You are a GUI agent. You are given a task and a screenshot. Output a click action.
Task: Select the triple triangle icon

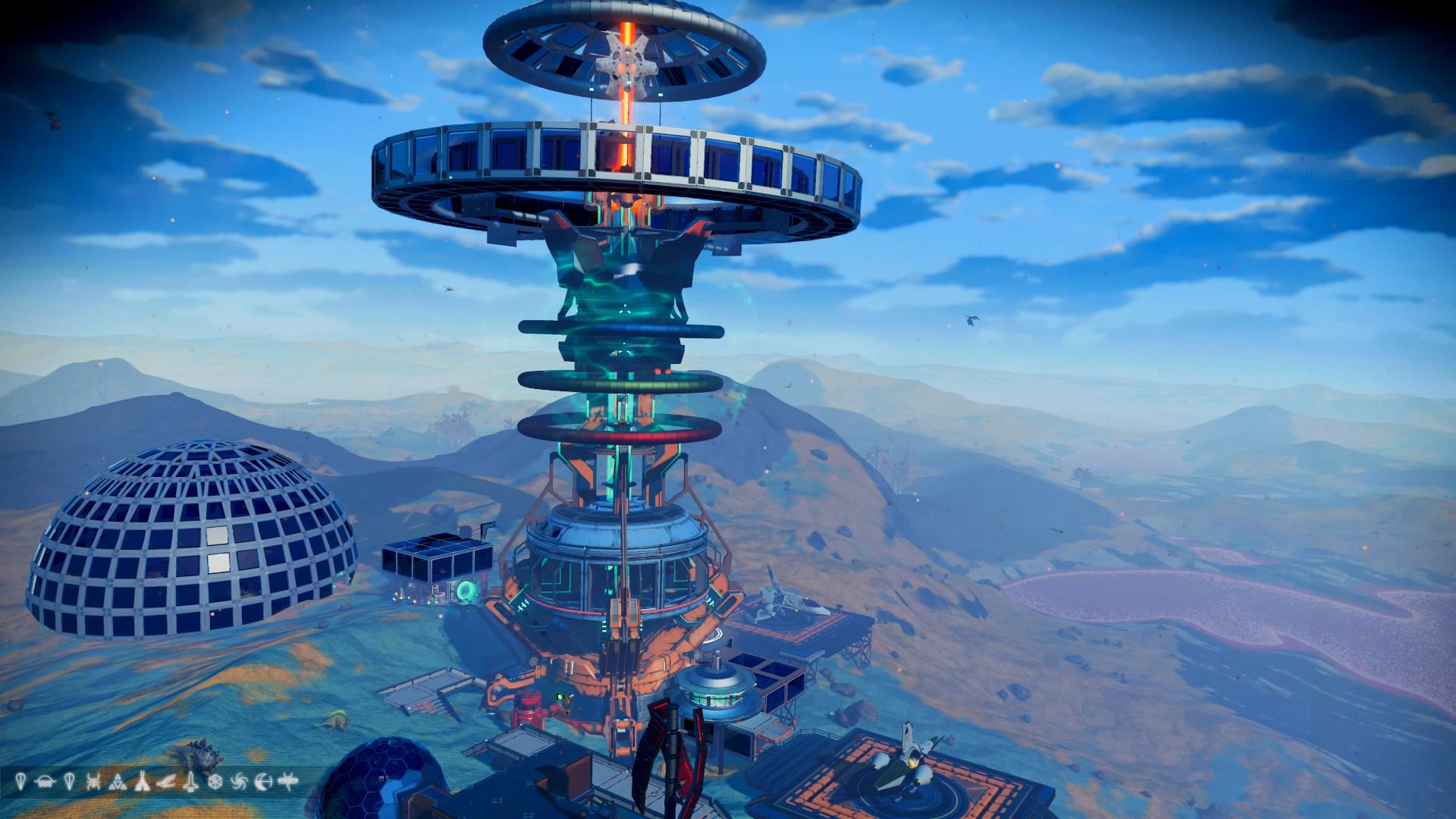pyautogui.click(x=118, y=782)
